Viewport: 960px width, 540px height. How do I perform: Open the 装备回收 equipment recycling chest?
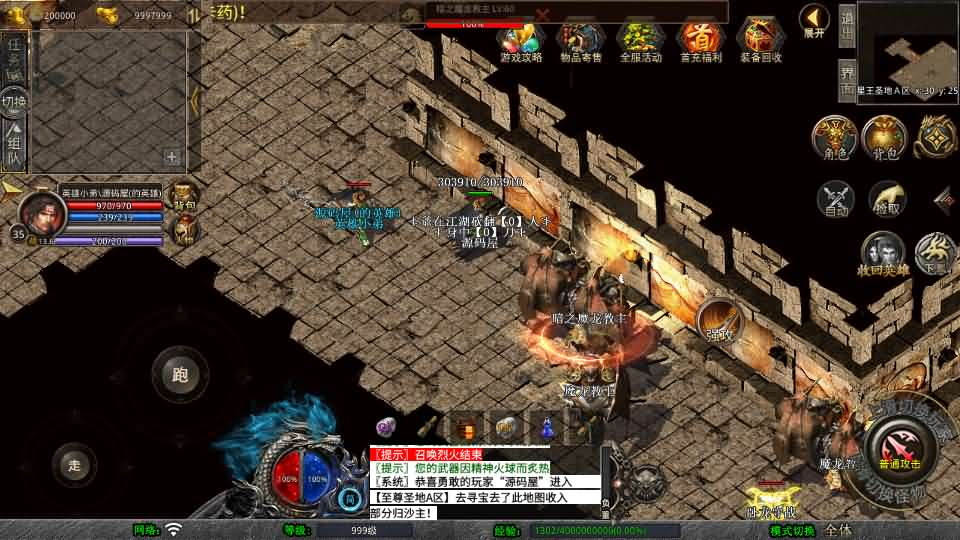[761, 38]
